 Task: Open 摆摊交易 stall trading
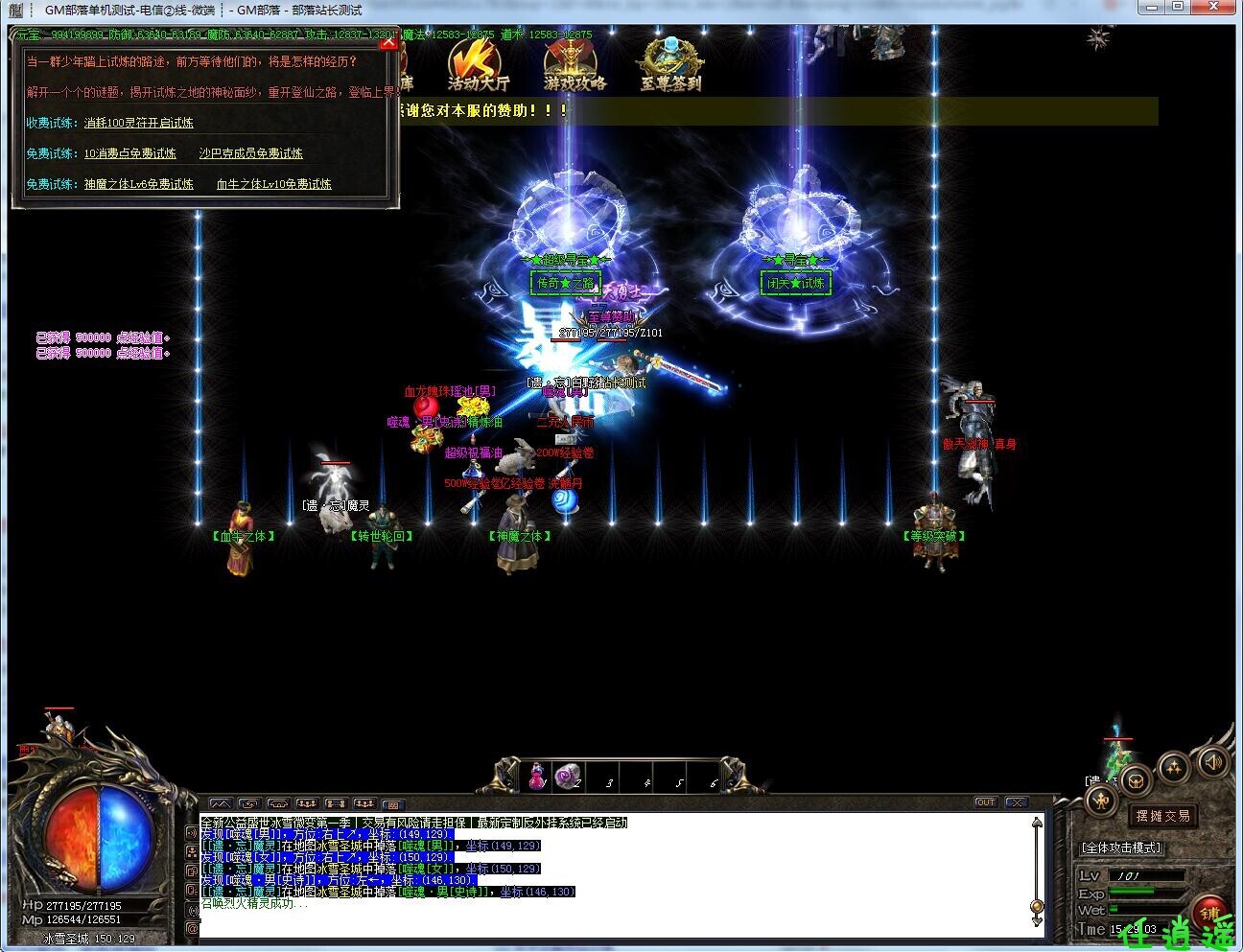1162,816
